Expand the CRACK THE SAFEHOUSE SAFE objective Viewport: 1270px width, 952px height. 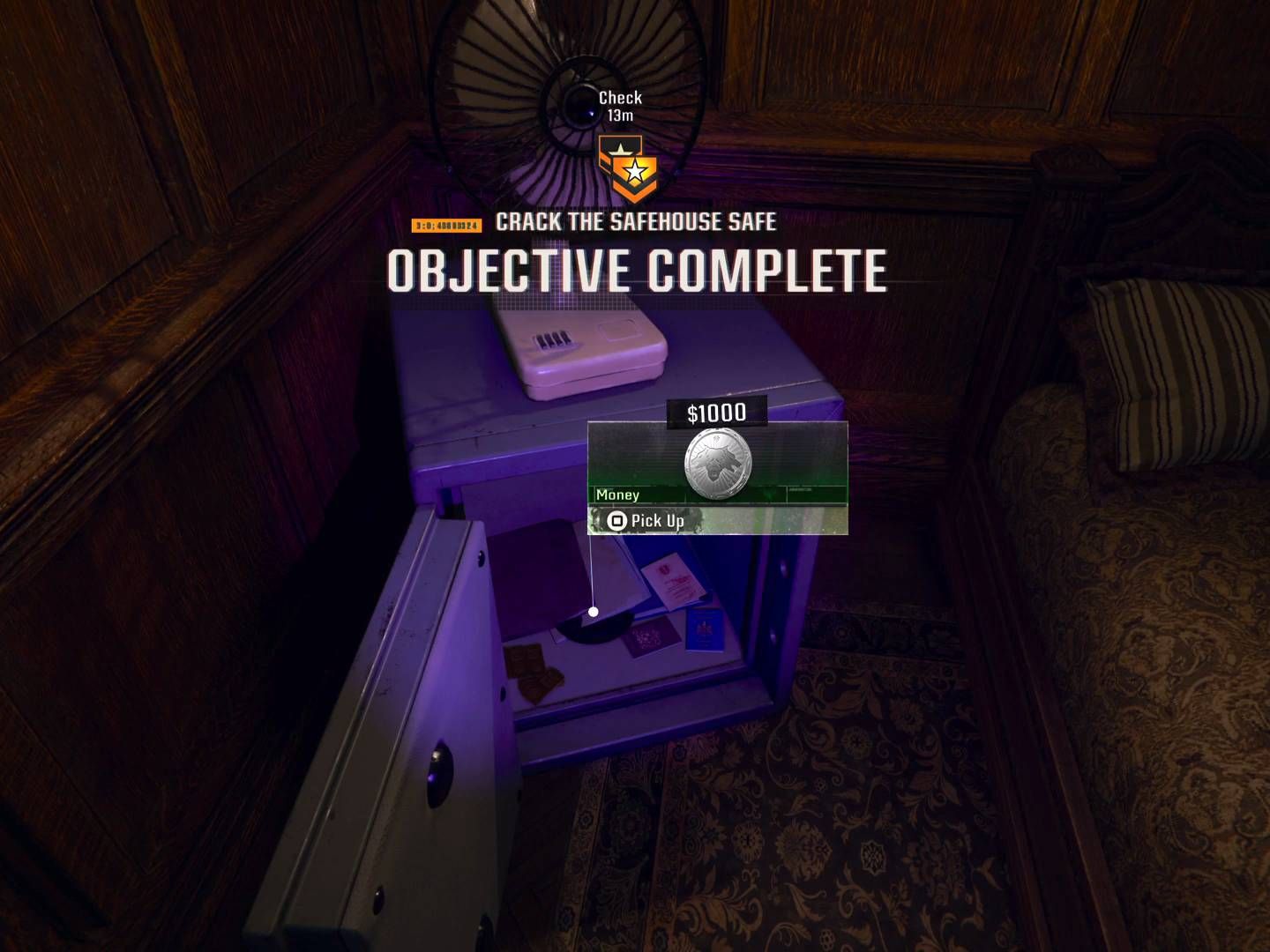click(x=634, y=222)
